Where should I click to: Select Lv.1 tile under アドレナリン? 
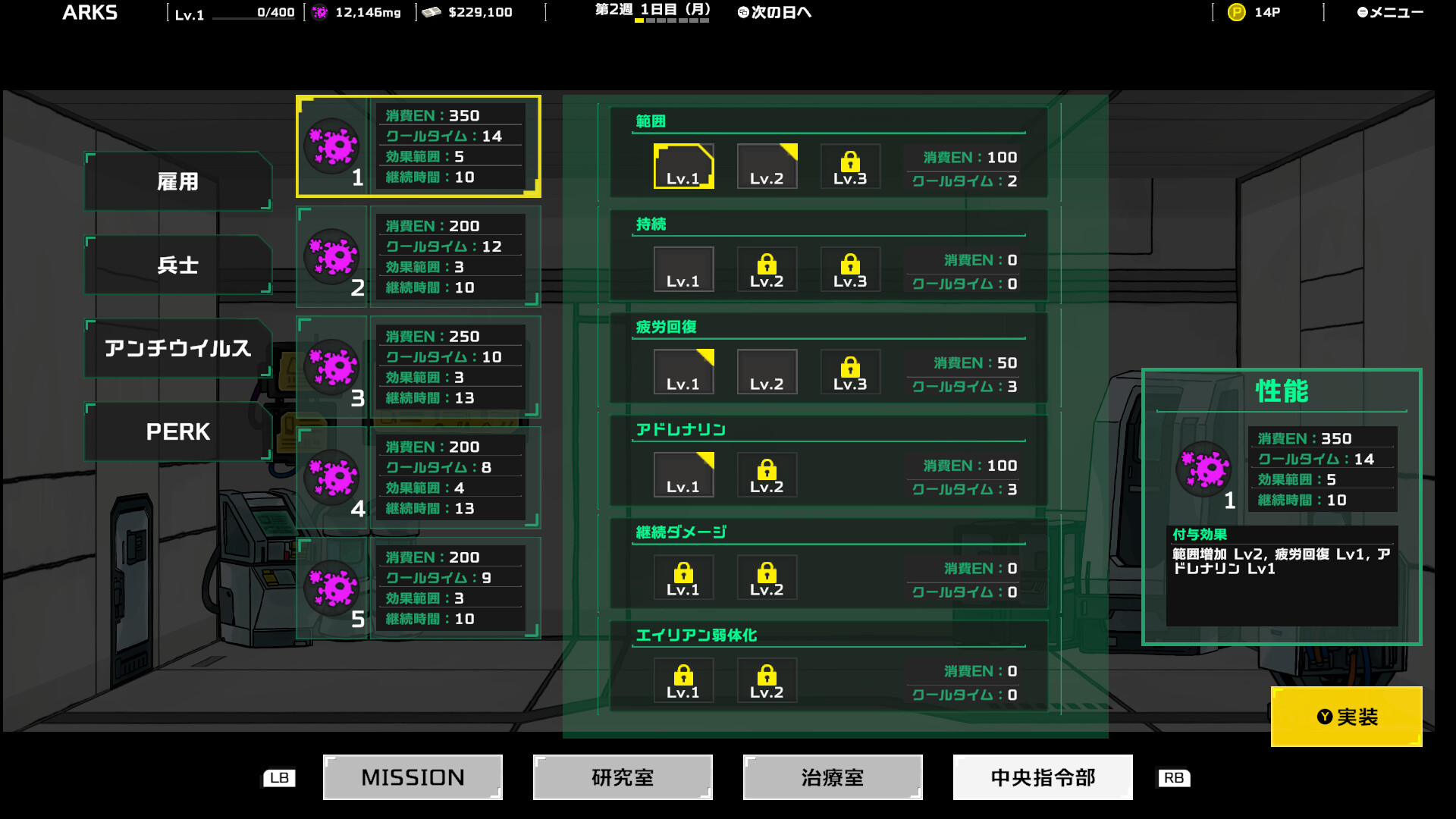coord(683,474)
